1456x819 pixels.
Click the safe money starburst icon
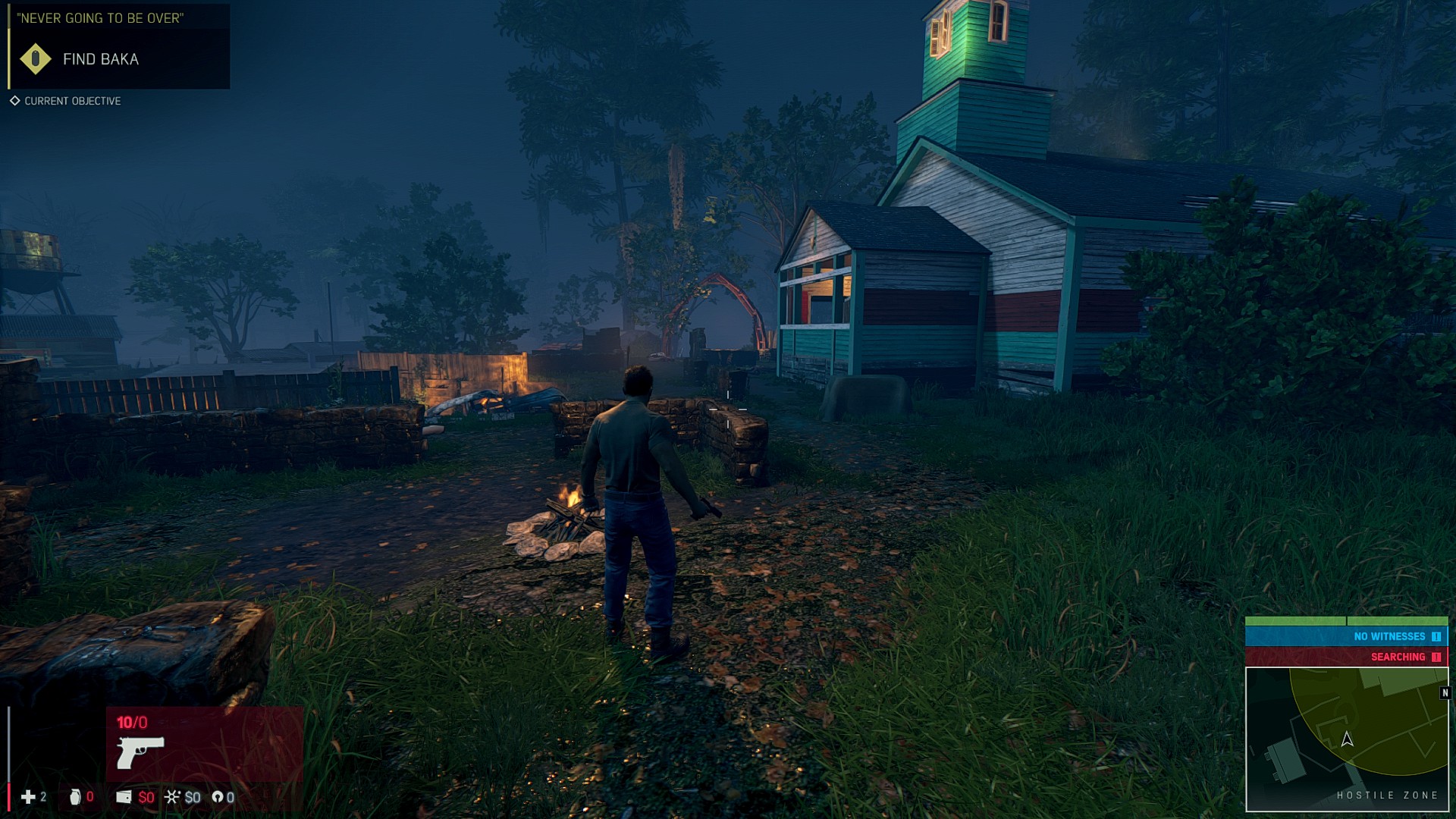(x=173, y=796)
